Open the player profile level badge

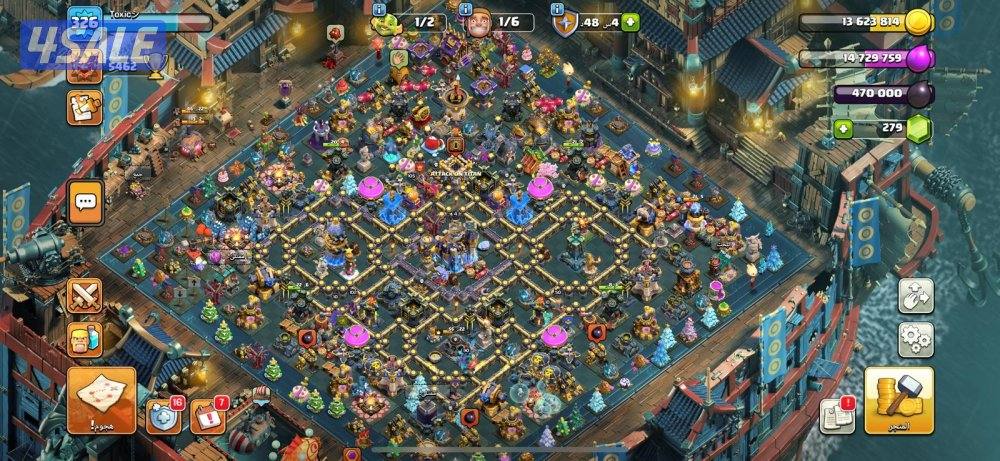tap(84, 22)
